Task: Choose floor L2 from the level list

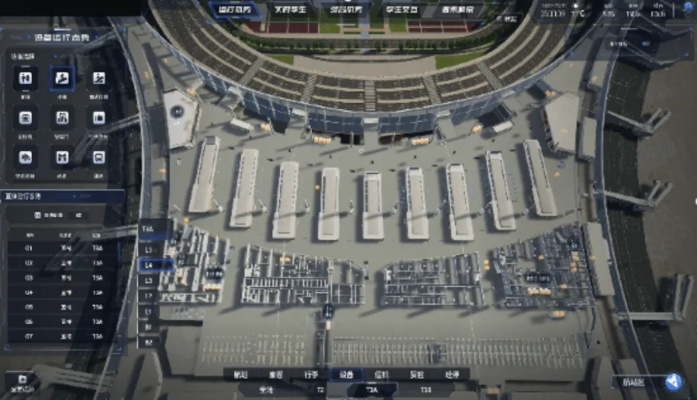Action: point(149,296)
